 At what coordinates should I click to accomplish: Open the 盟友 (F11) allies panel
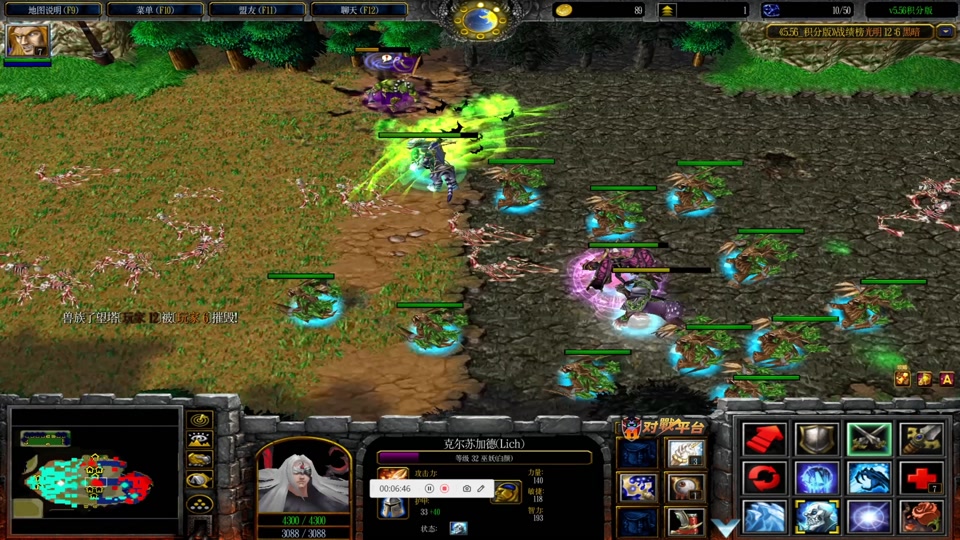pyautogui.click(x=257, y=10)
